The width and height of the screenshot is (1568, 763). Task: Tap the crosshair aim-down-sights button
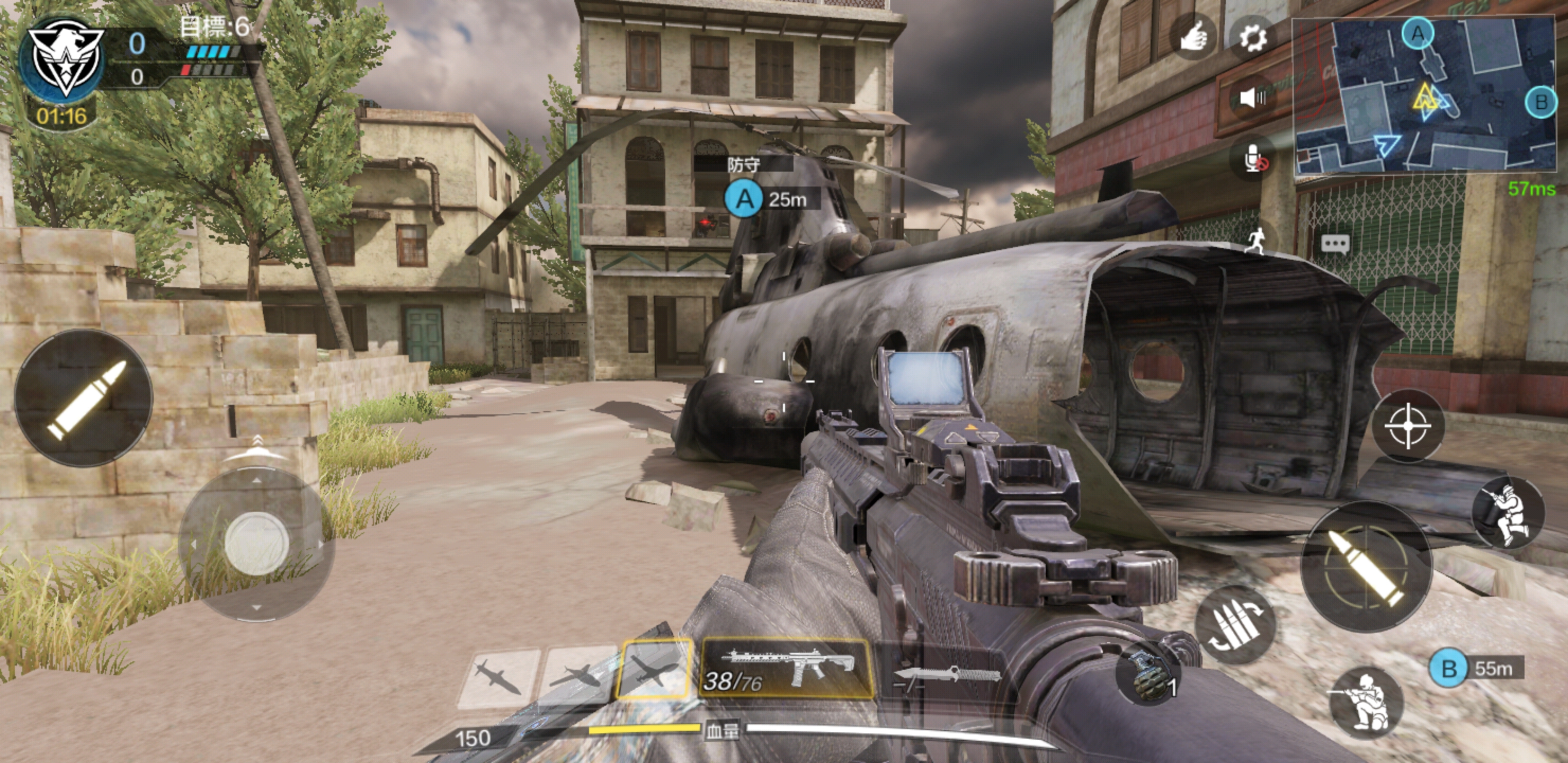pos(1408,425)
